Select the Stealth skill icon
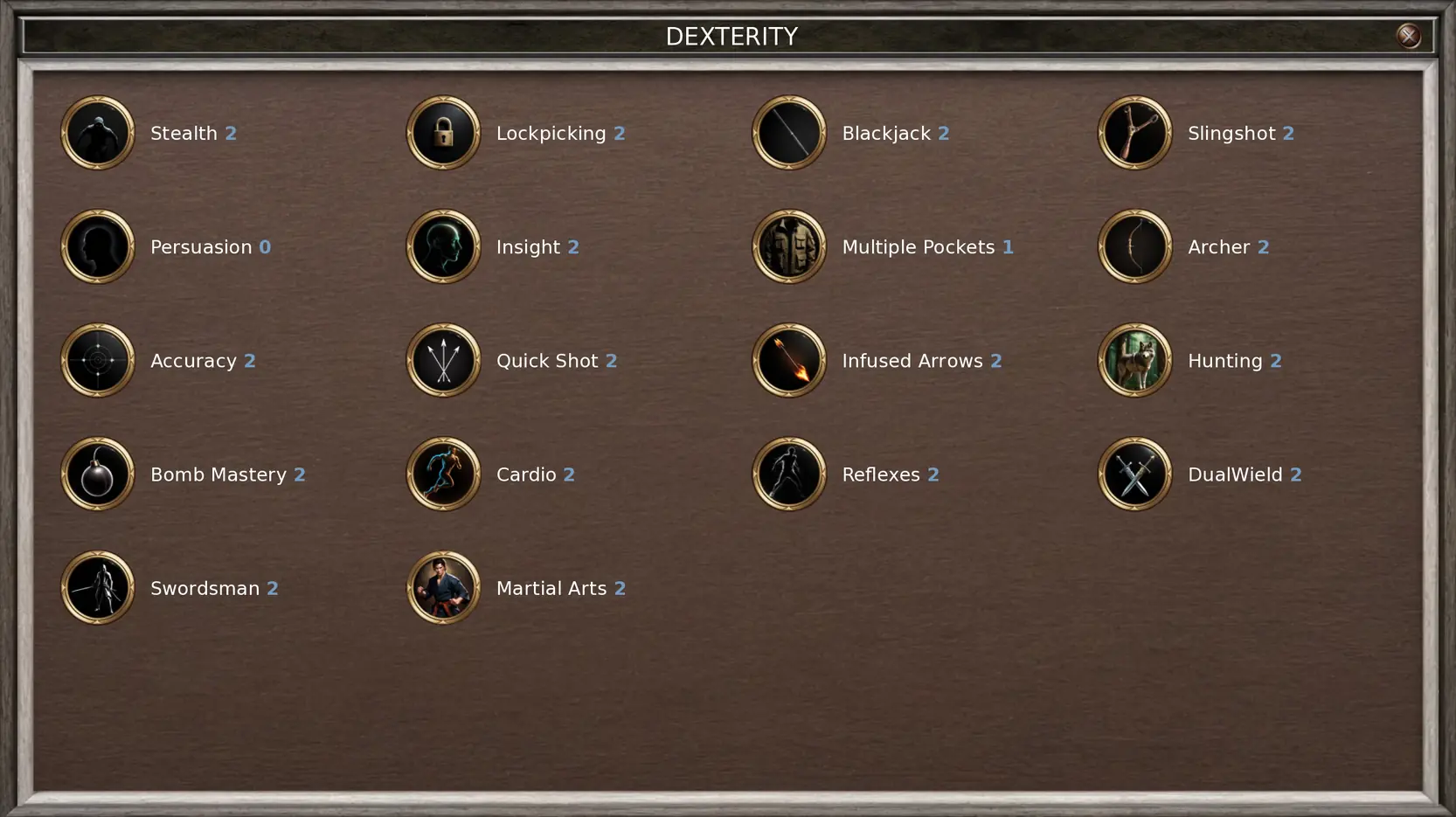Screen dimensions: 1456x817 coord(98,133)
